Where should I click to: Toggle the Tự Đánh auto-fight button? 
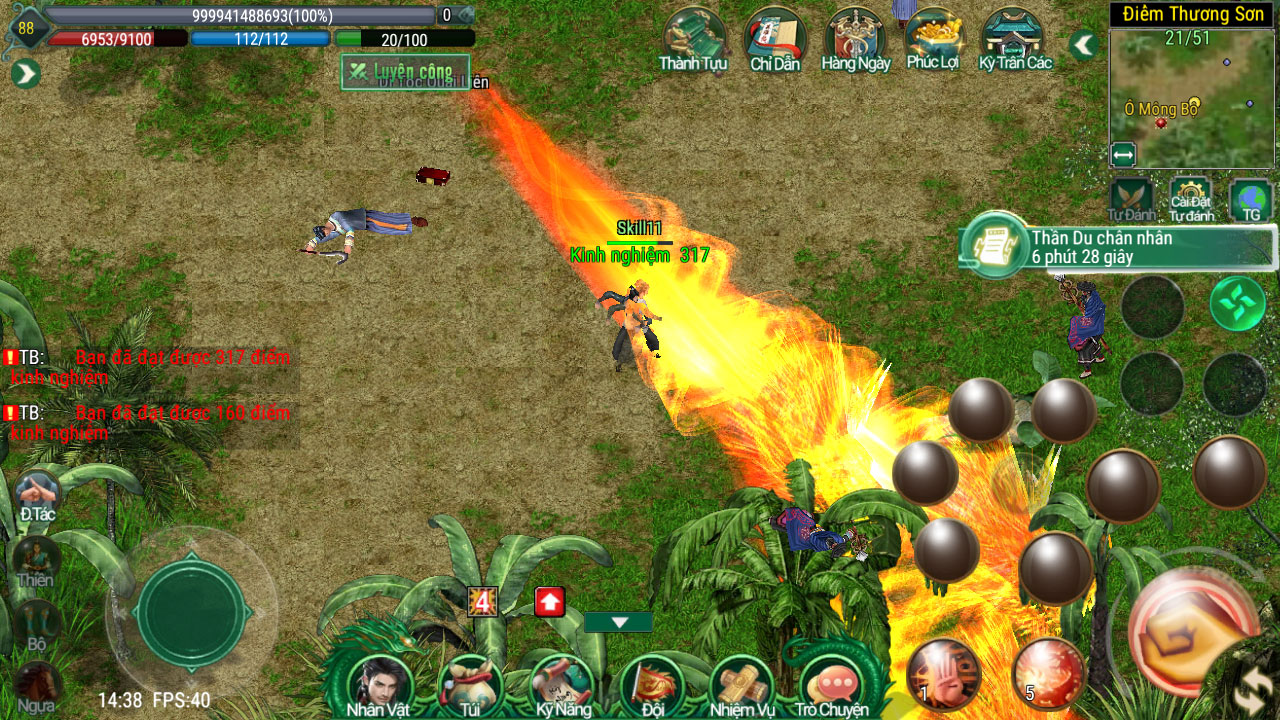coord(1131,198)
